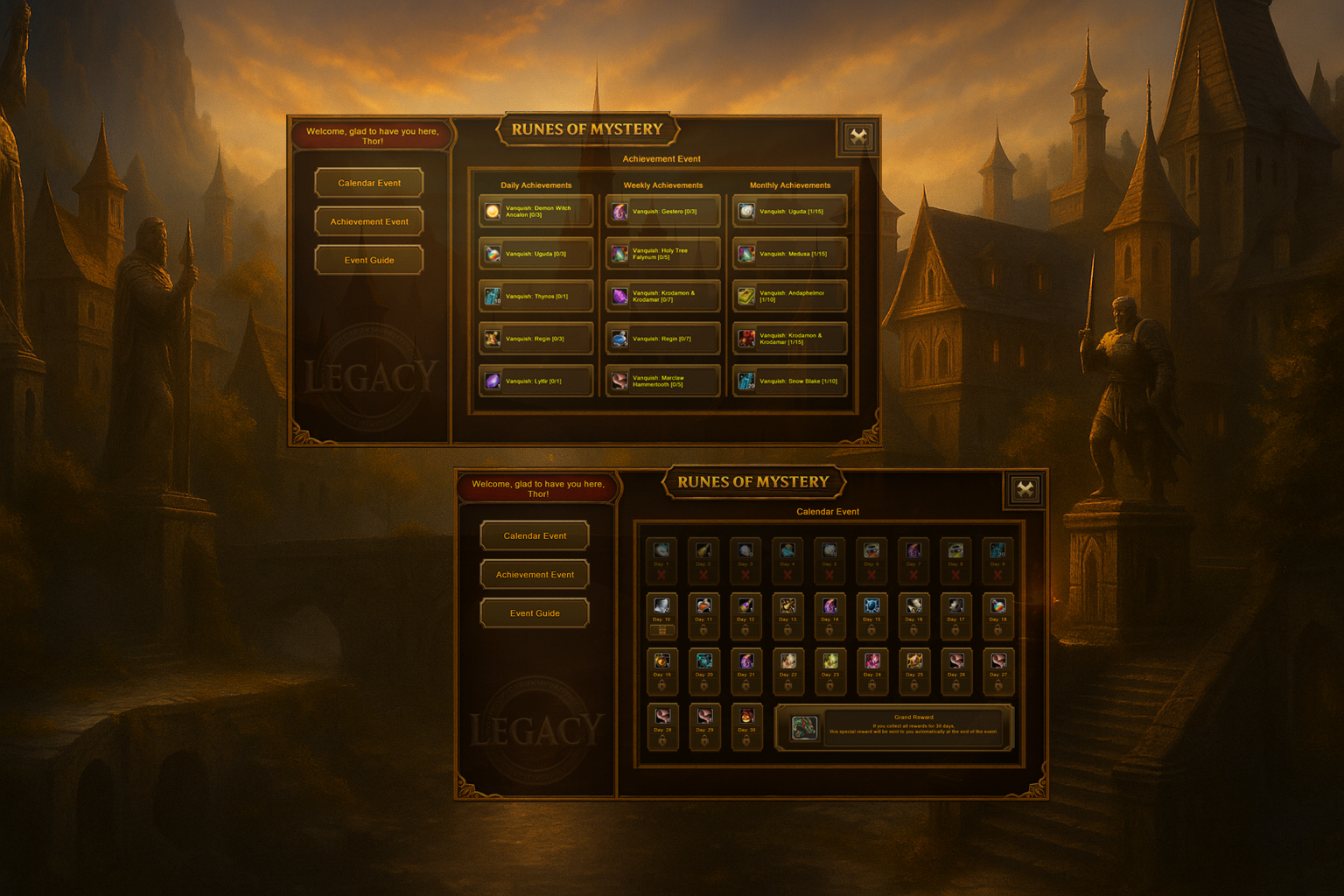Close the Calendar Event window

click(1025, 489)
